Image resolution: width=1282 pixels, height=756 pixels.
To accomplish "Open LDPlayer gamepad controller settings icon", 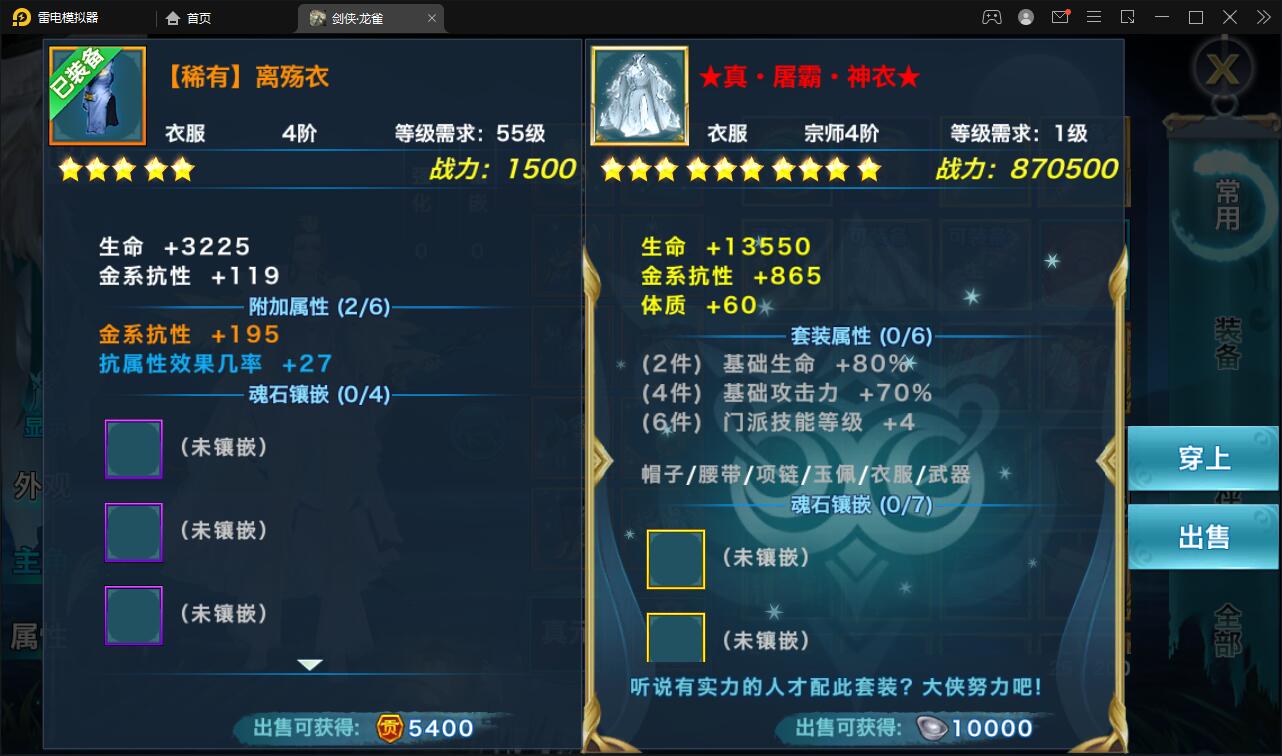I will (991, 17).
